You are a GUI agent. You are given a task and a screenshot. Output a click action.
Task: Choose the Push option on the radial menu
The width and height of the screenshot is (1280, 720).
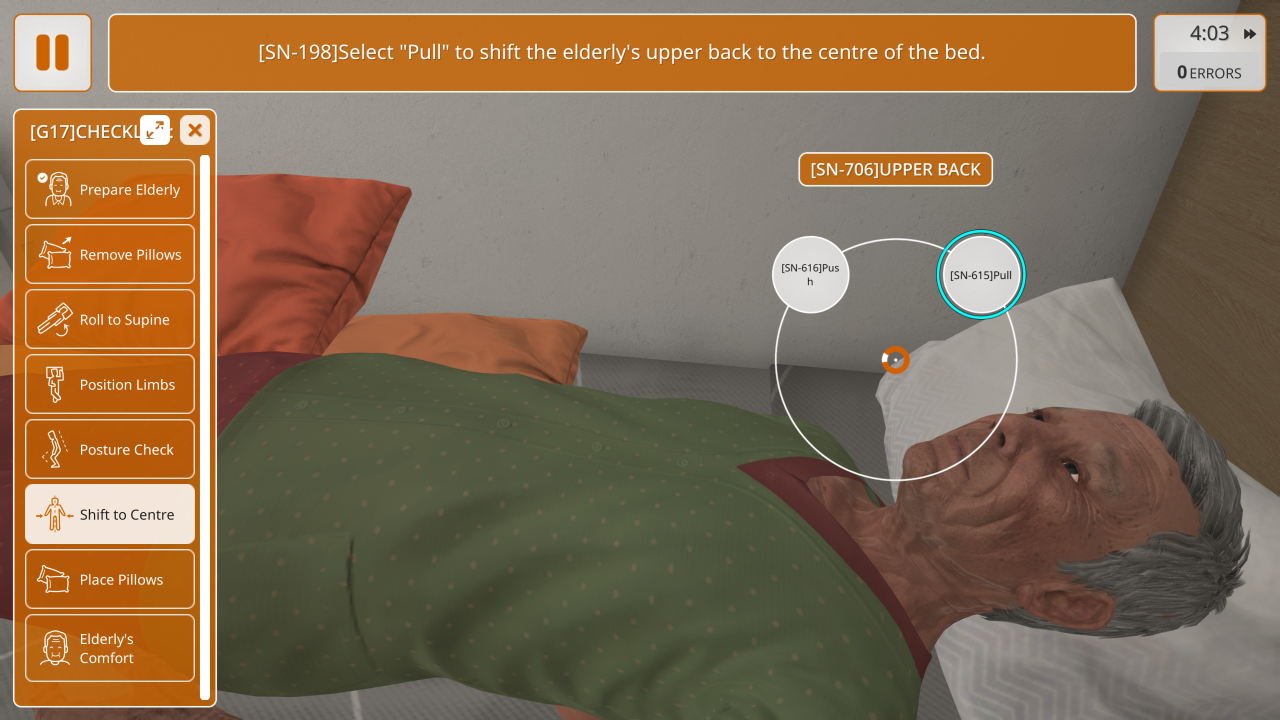point(810,274)
